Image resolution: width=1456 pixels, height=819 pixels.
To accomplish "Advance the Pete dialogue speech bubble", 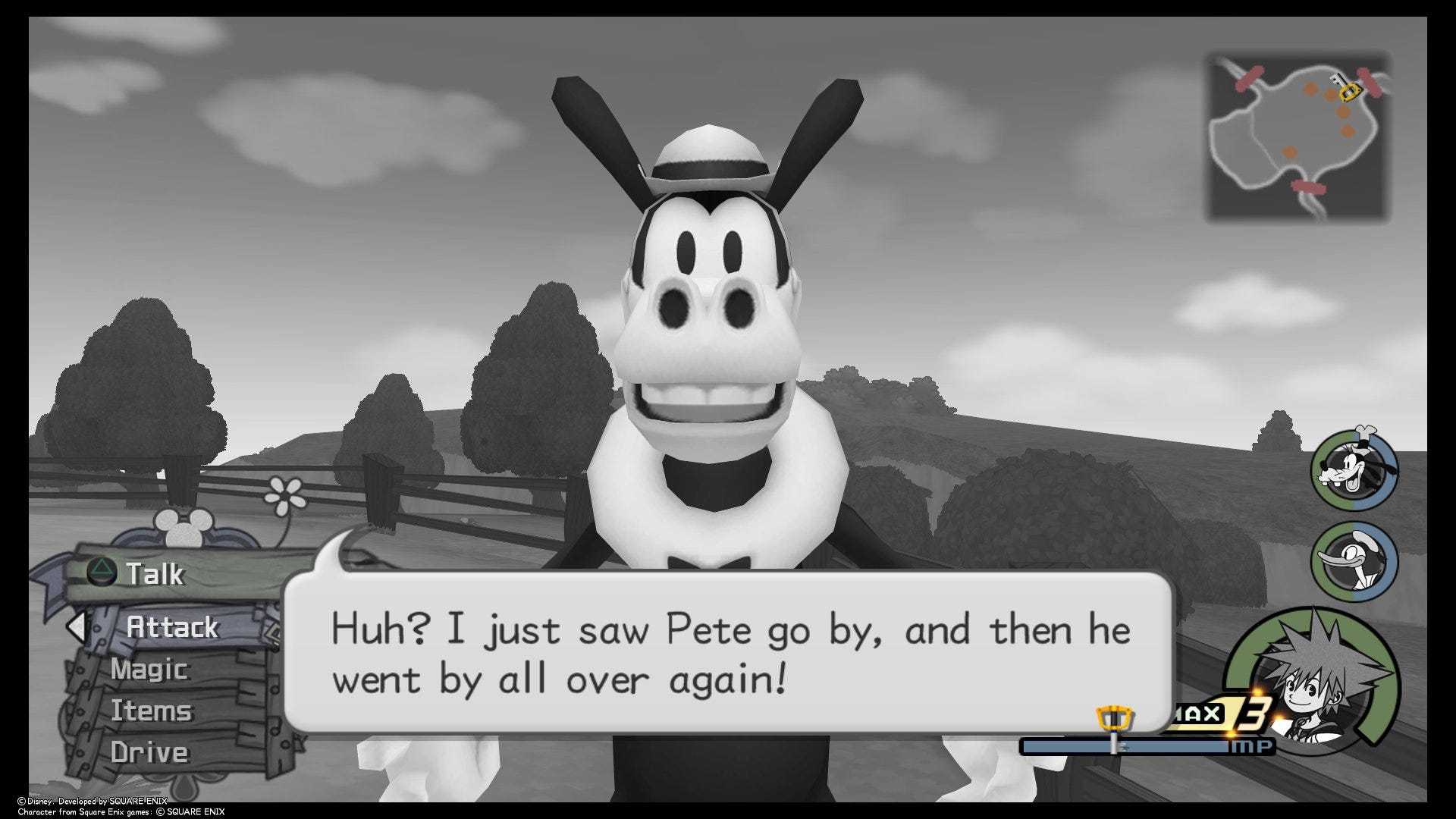I will point(728,653).
